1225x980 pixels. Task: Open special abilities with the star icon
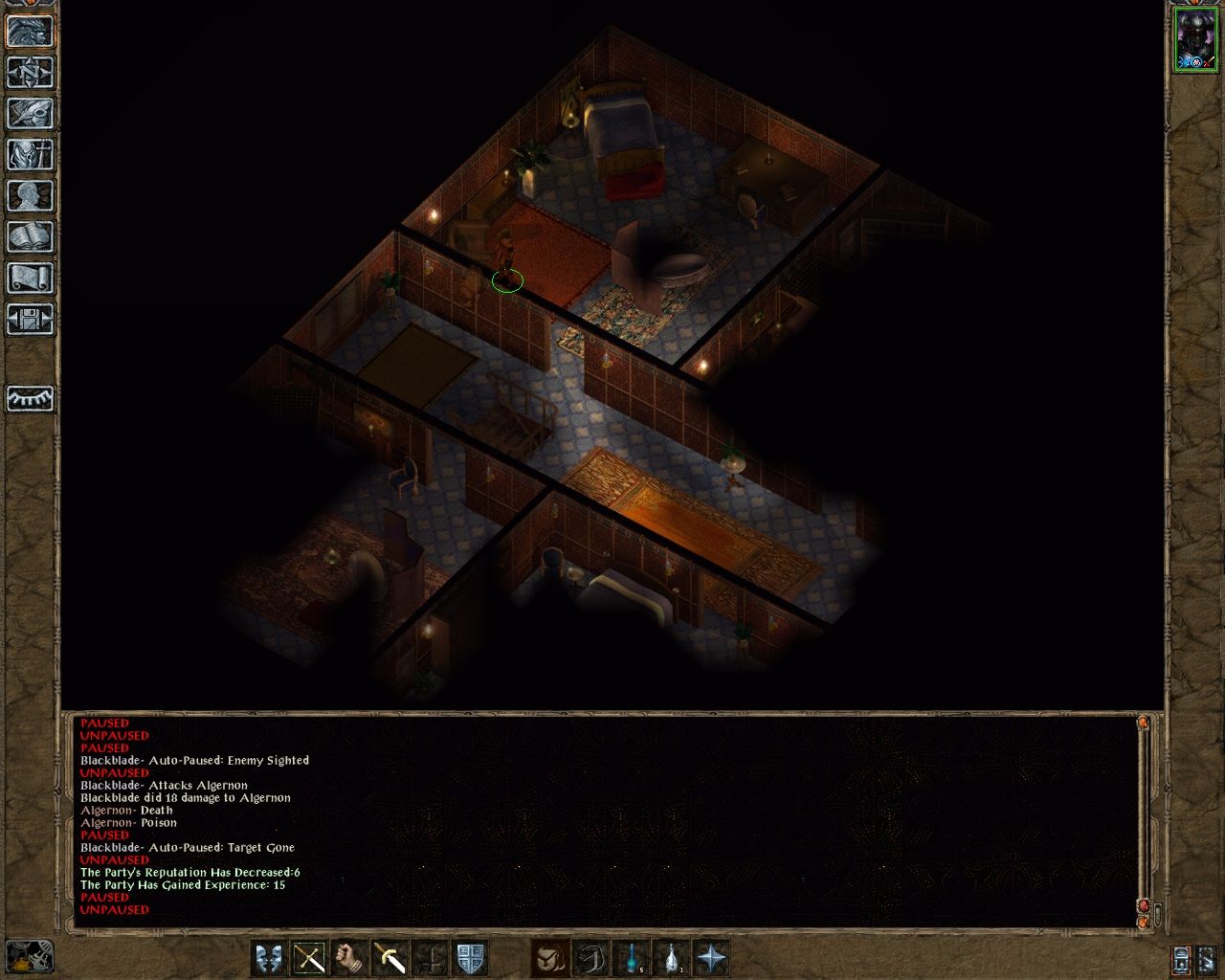(x=712, y=958)
